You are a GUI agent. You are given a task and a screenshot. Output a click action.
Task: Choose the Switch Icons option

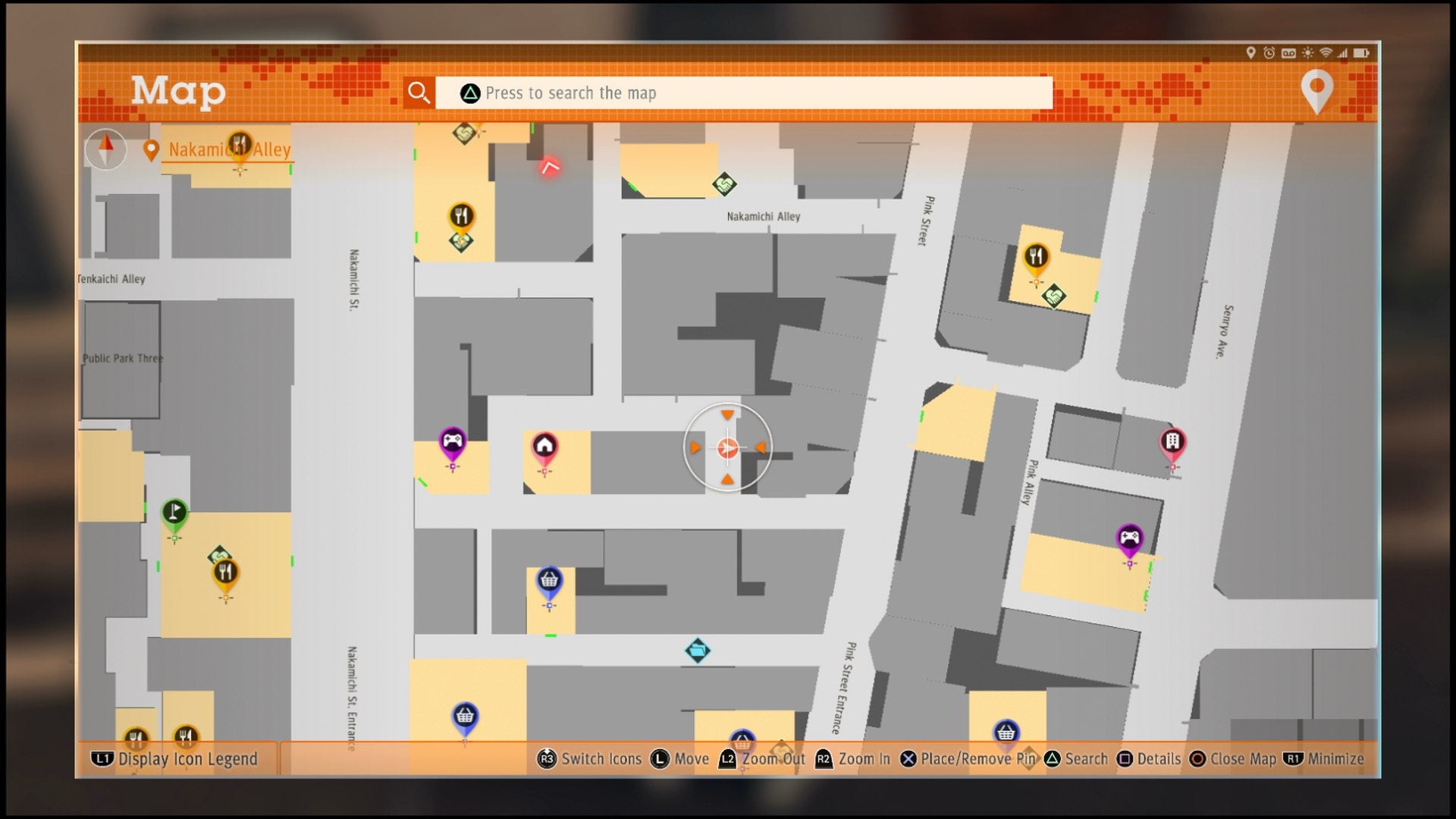[603, 758]
